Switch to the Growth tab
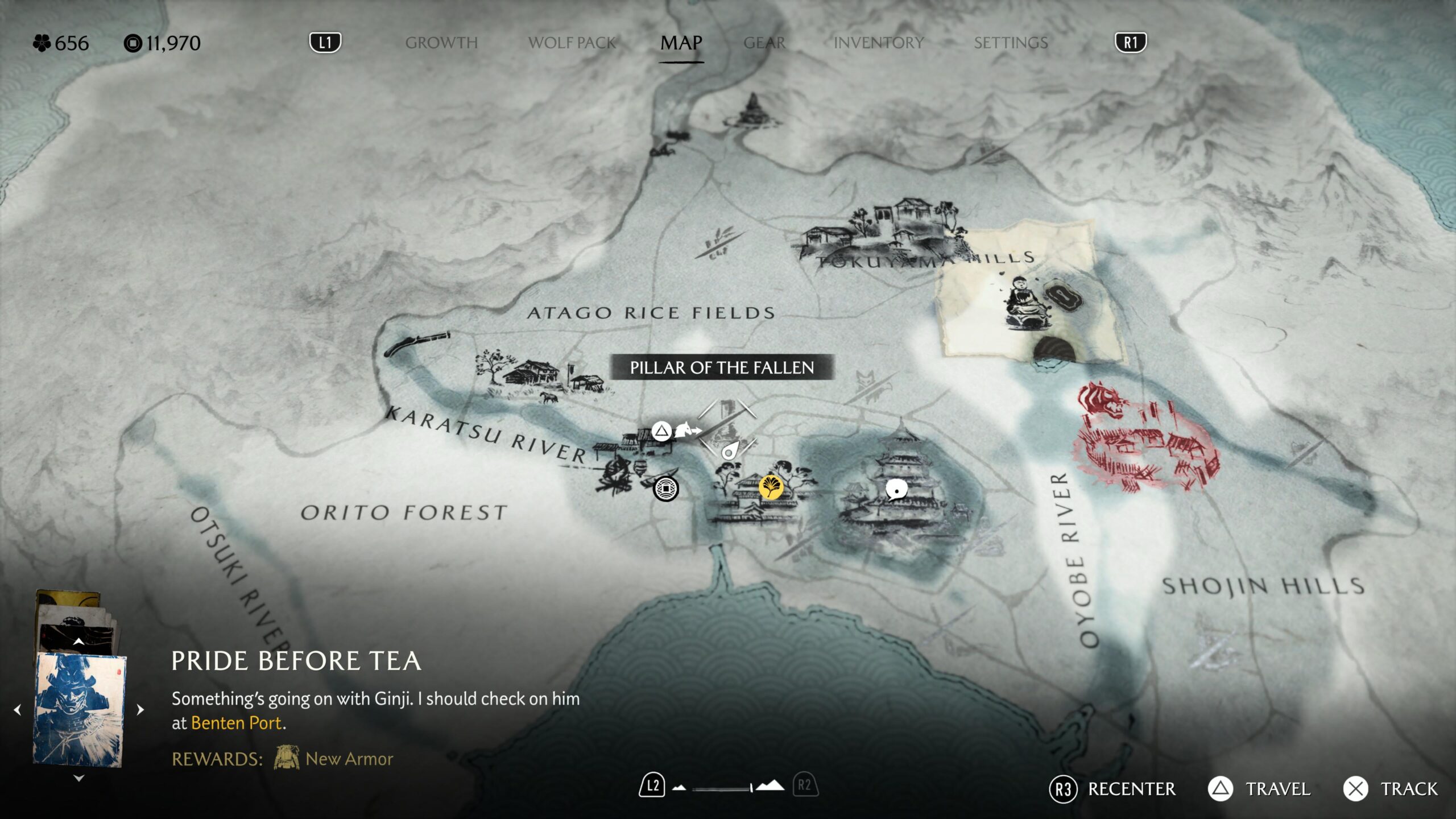The width and height of the screenshot is (1456, 819). point(441,43)
